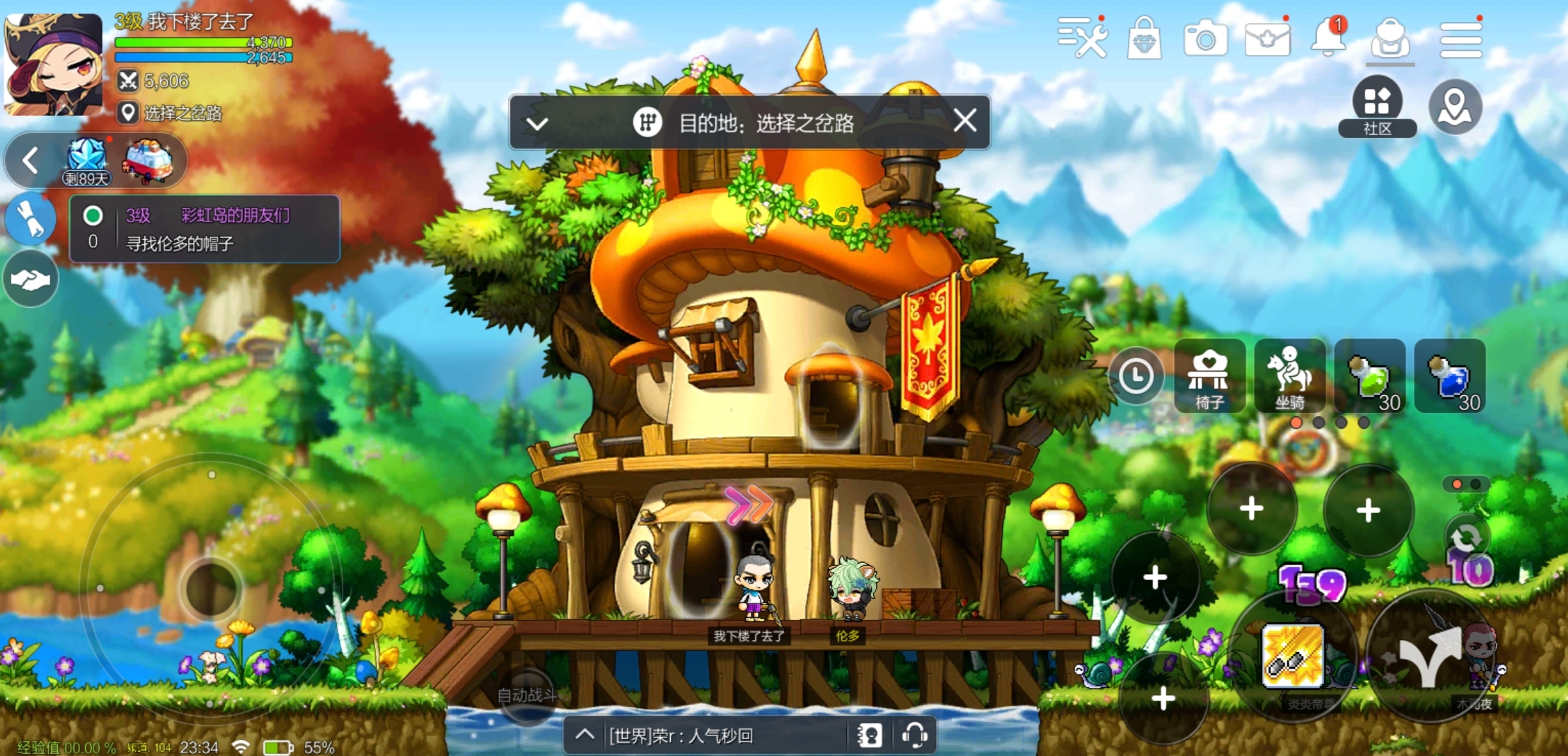The width and height of the screenshot is (1568, 756).
Task: Close the destination banner
Action: tap(964, 121)
